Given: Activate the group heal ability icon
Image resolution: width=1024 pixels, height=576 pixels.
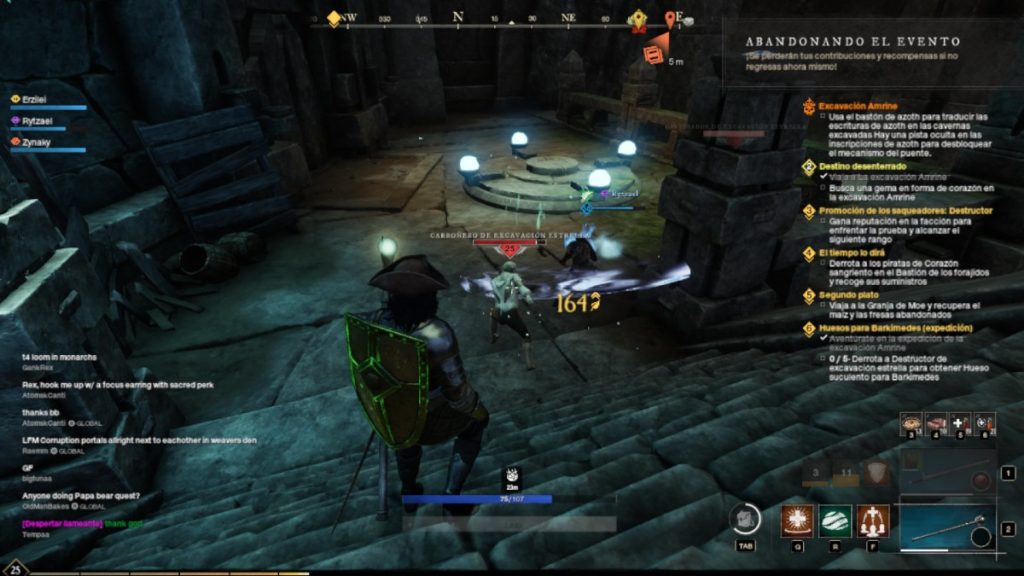Looking at the screenshot, I should [x=873, y=520].
